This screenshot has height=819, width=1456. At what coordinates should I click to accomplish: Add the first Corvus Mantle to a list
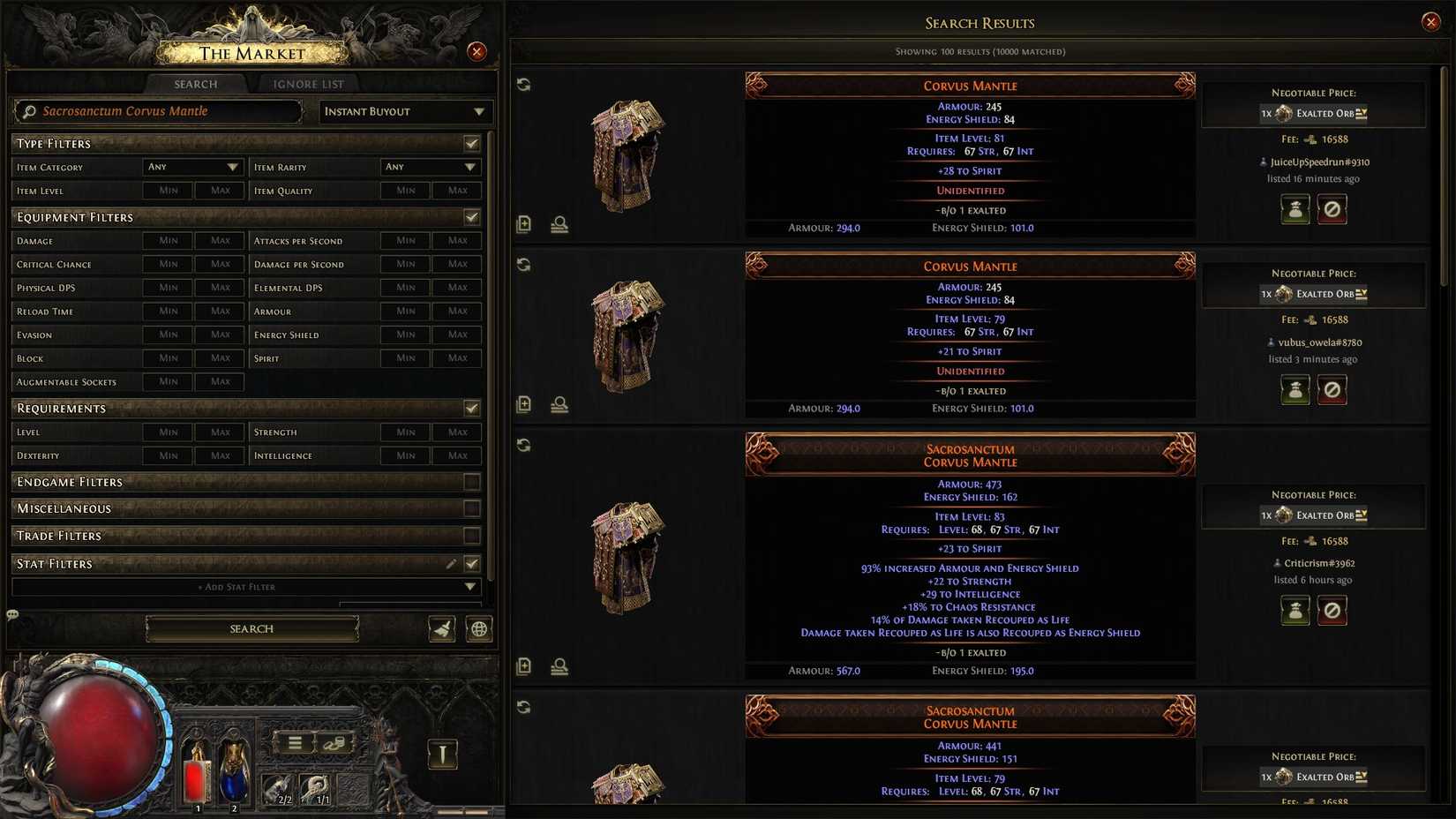pos(523,225)
